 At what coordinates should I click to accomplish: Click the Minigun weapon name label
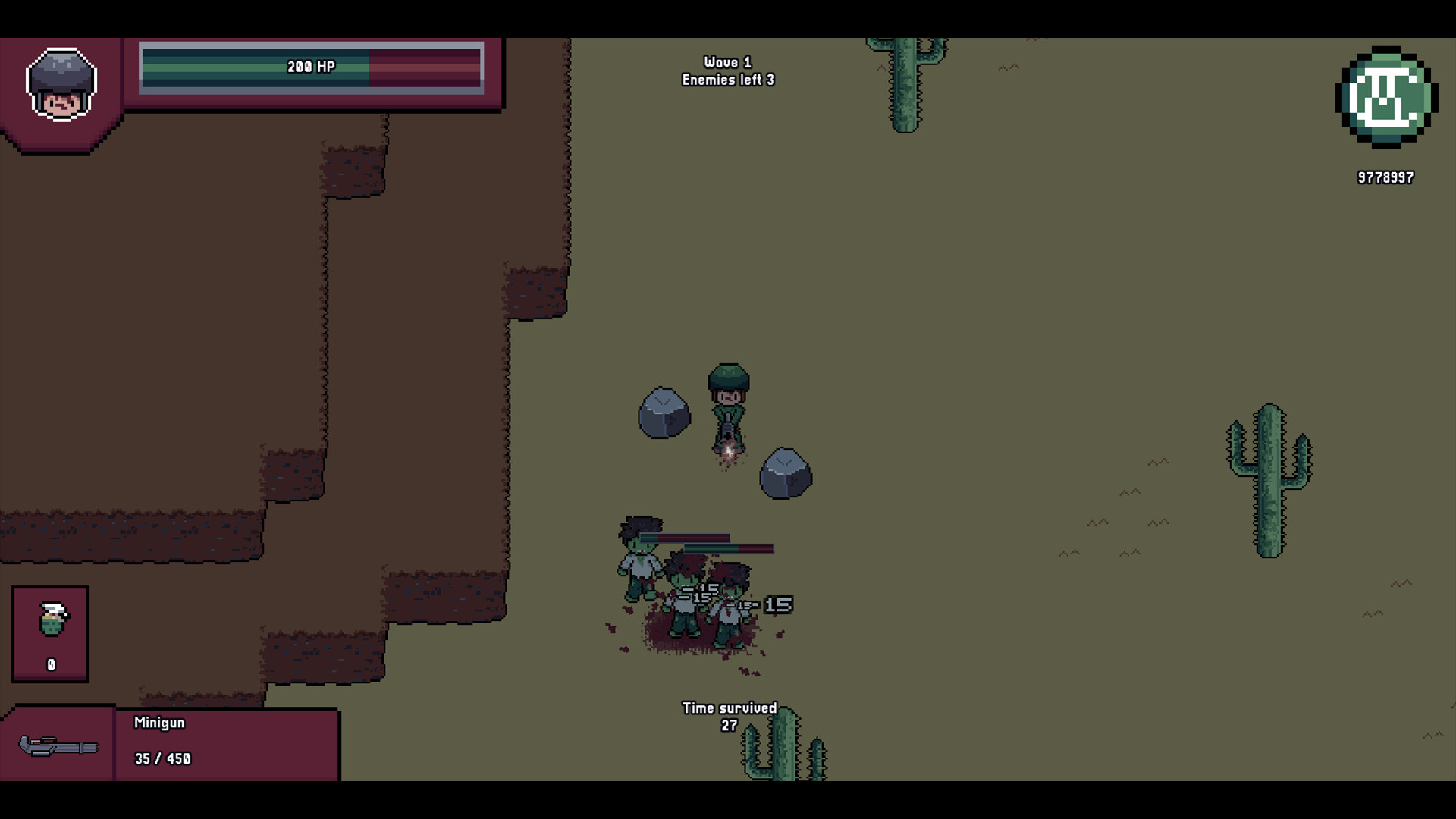[x=160, y=722]
